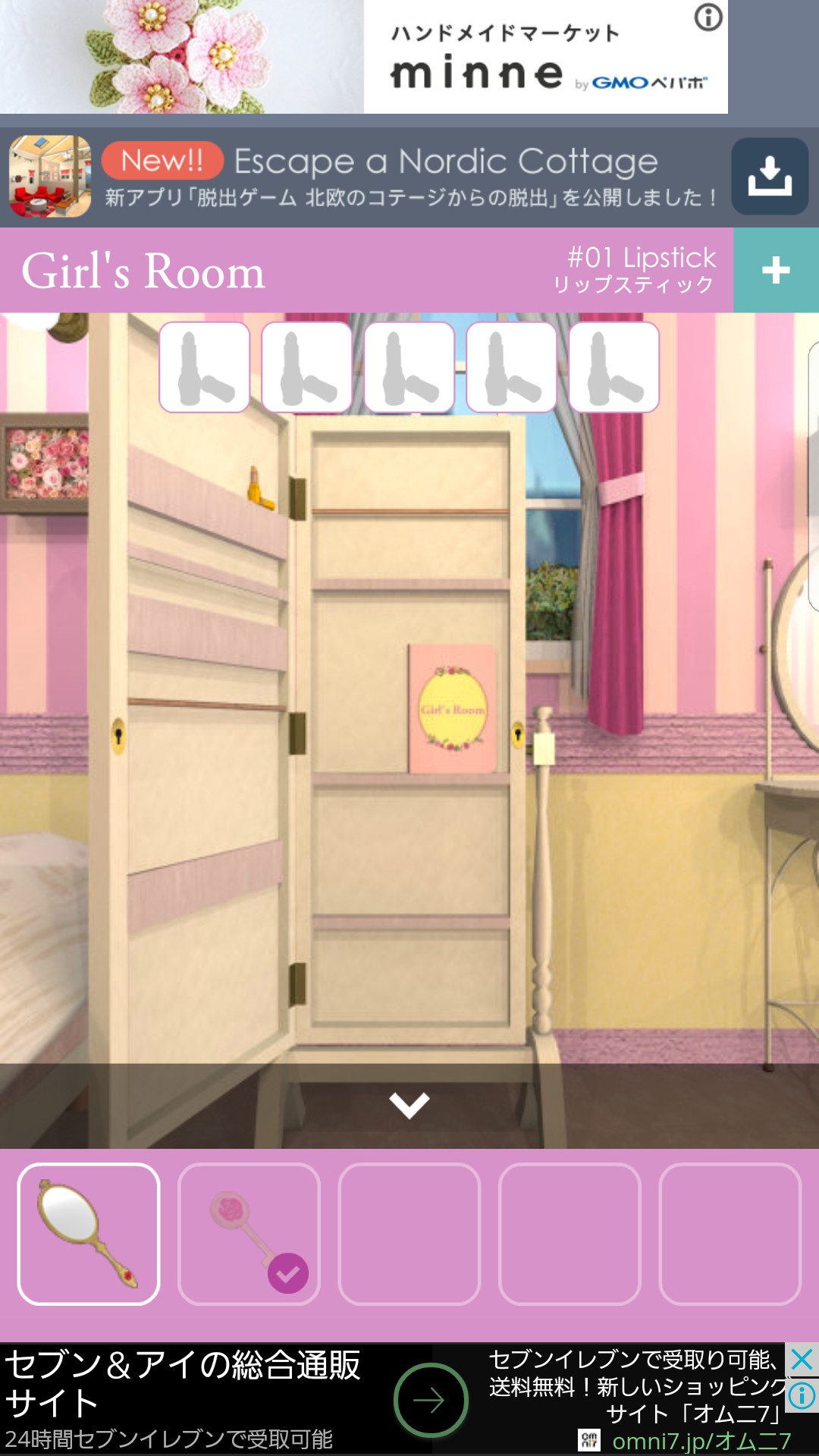Tap the green arrow on the omni7 ad
The image size is (819, 1456).
430,1400
